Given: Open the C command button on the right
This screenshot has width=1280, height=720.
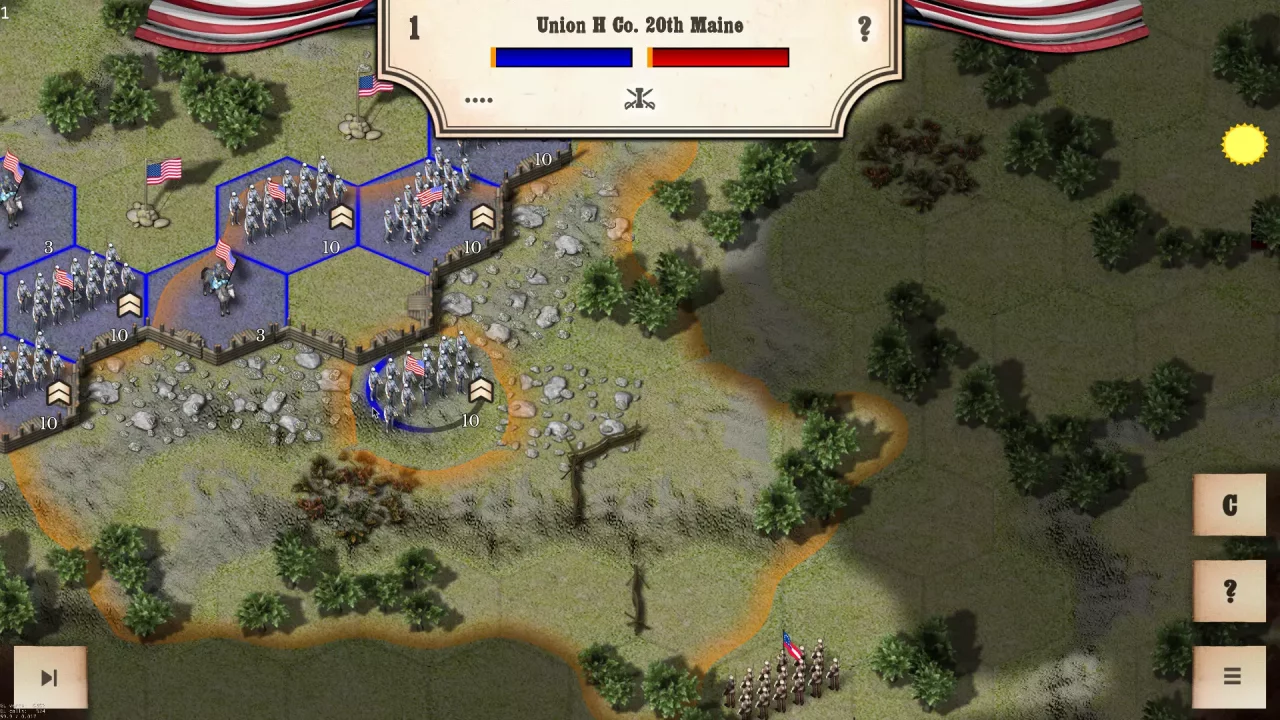Looking at the screenshot, I should coord(1229,505).
